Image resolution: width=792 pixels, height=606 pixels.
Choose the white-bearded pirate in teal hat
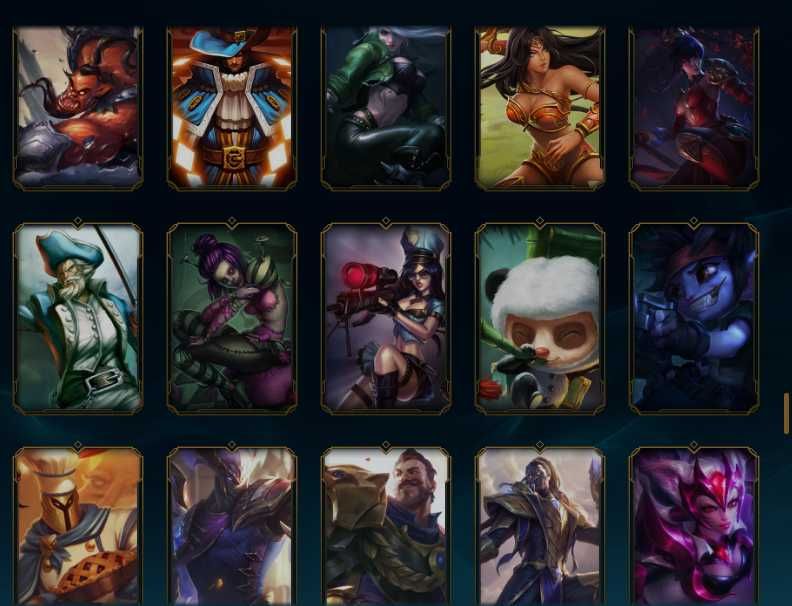[x=78, y=318]
